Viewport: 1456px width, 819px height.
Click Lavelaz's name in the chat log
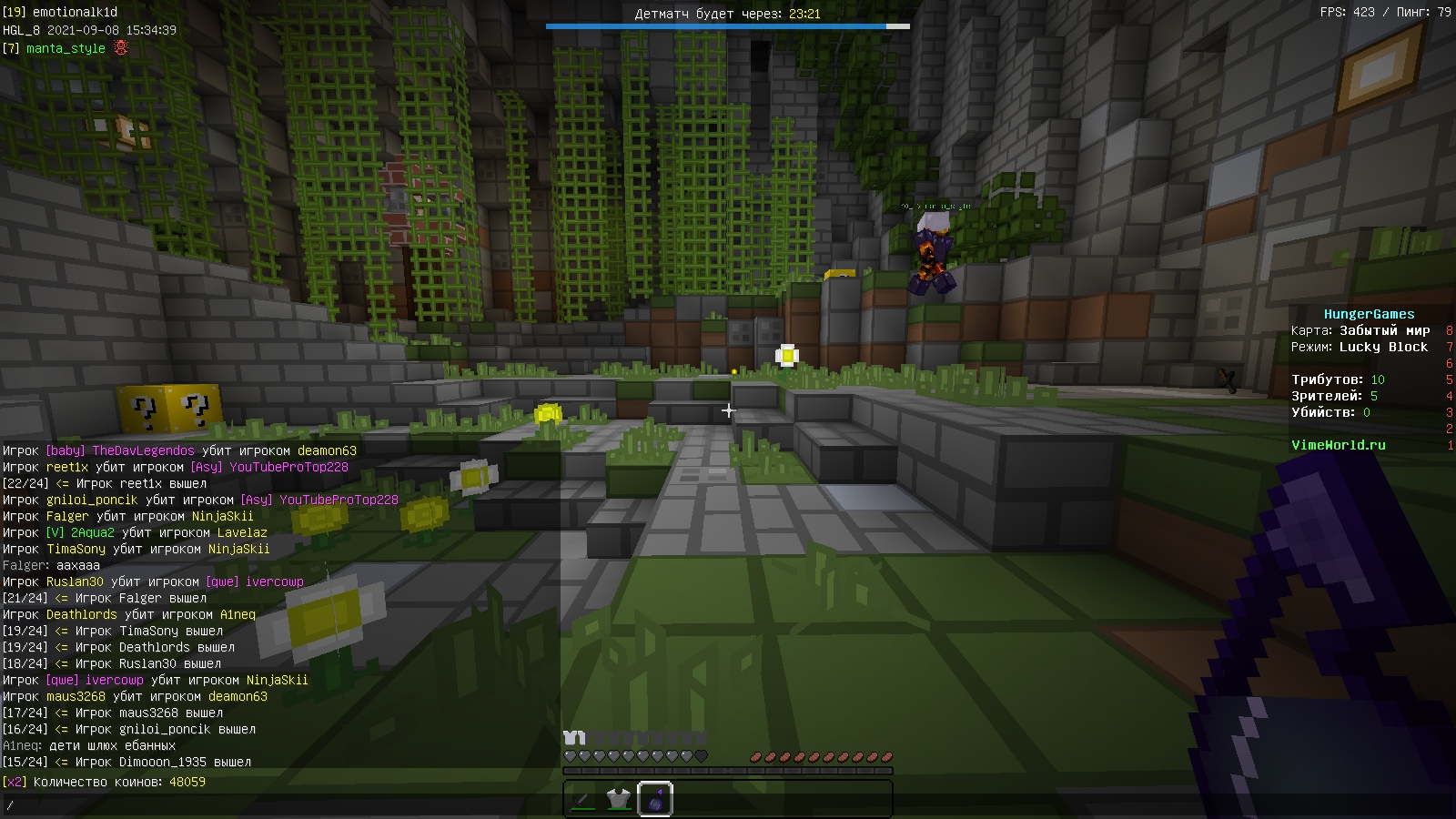tap(242, 532)
